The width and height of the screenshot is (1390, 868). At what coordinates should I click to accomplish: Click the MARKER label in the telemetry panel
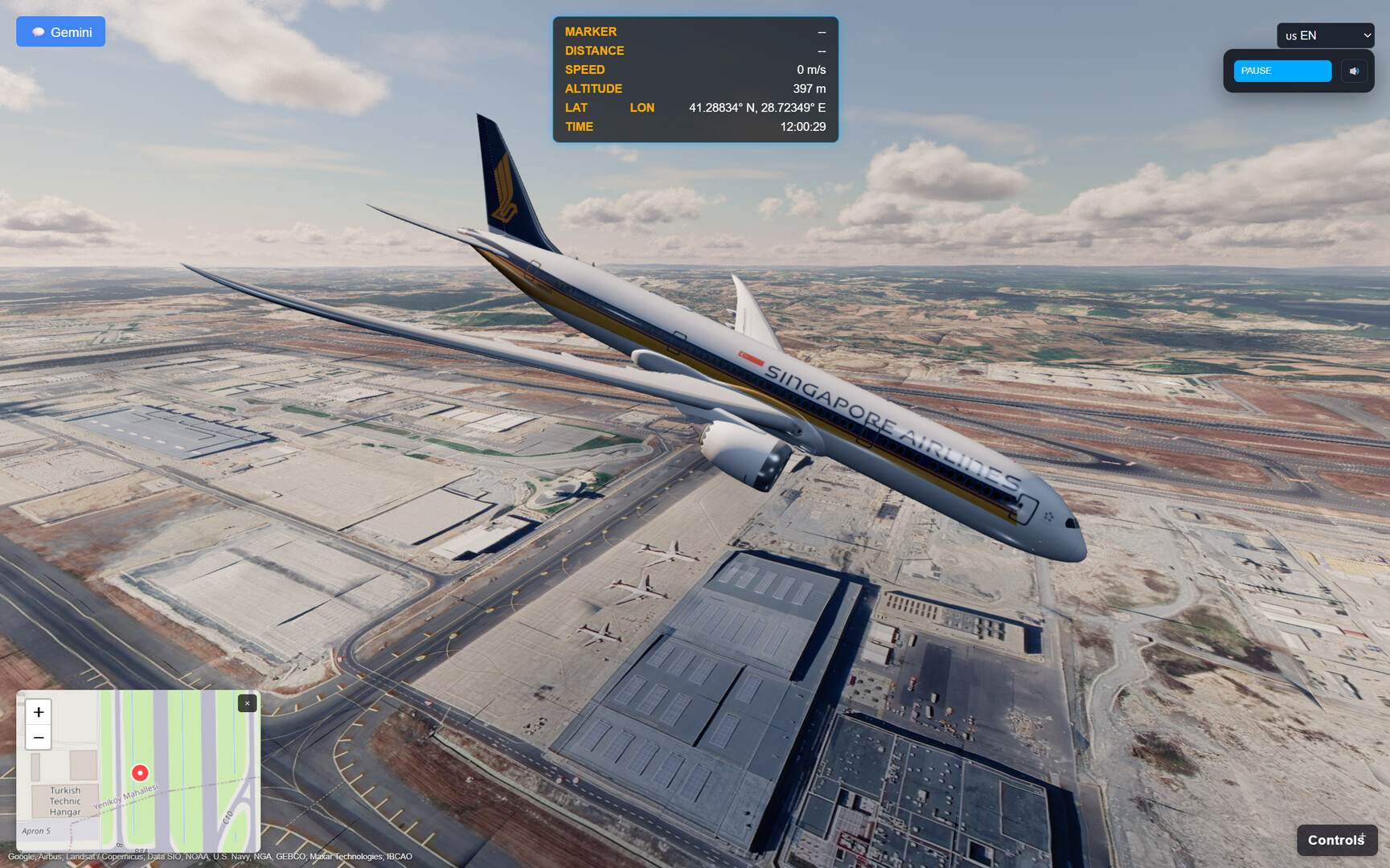coord(591,31)
